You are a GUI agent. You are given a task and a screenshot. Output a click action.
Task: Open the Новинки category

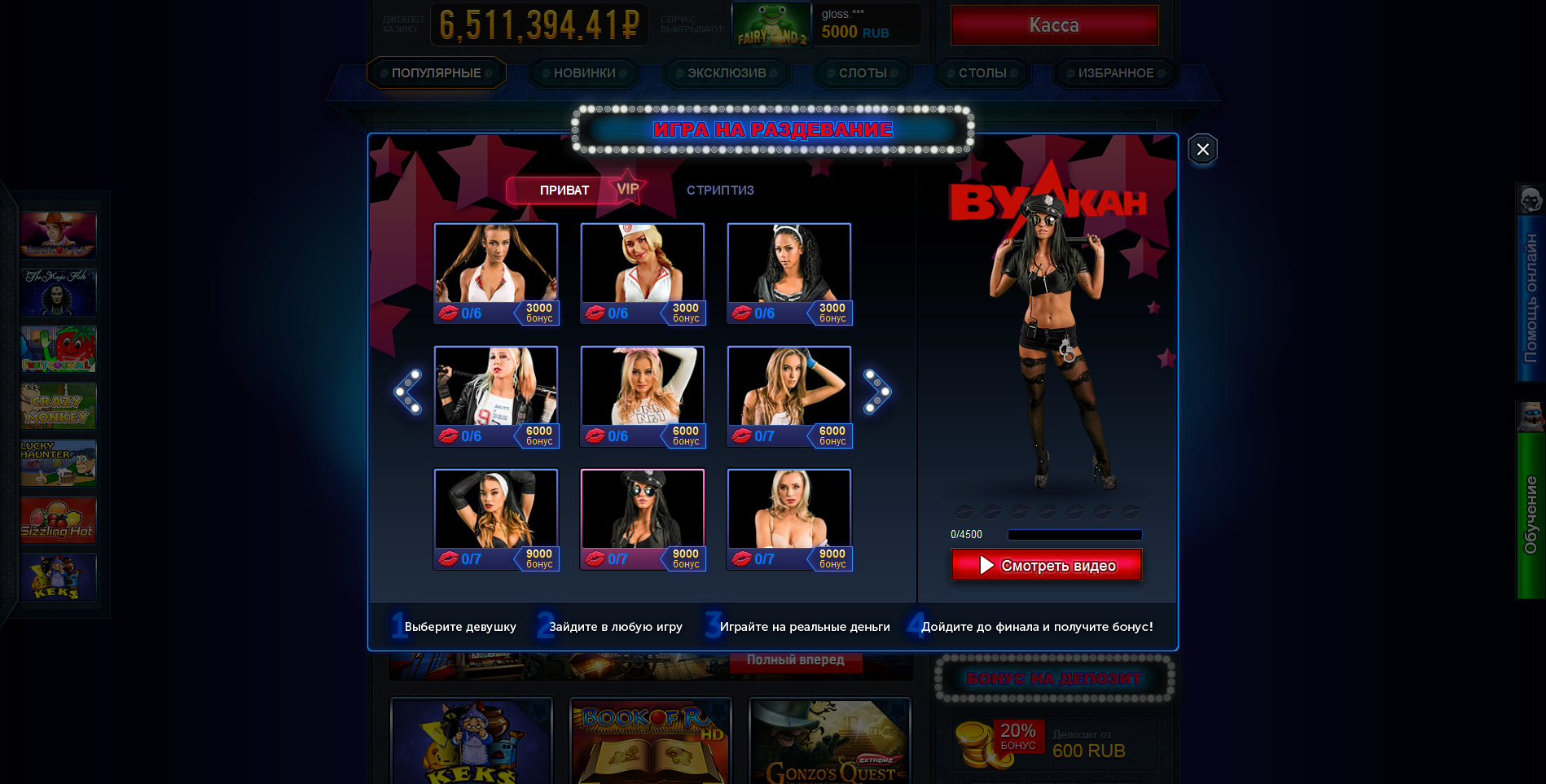[x=584, y=73]
